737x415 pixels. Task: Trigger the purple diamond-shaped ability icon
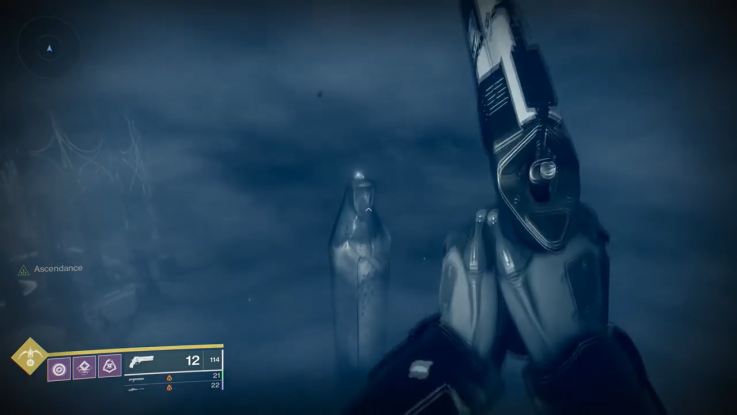85,367
